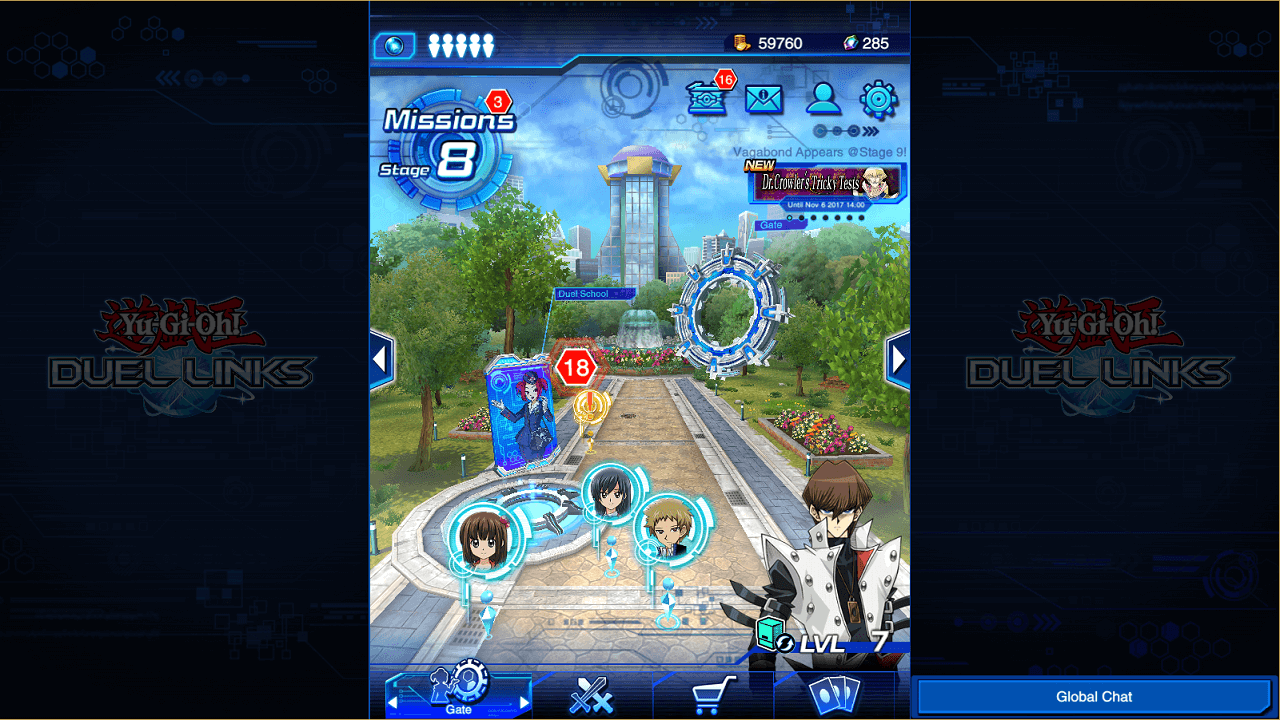This screenshot has height=720, width=1280.
Task: Move to the area on the right
Action: [x=898, y=359]
